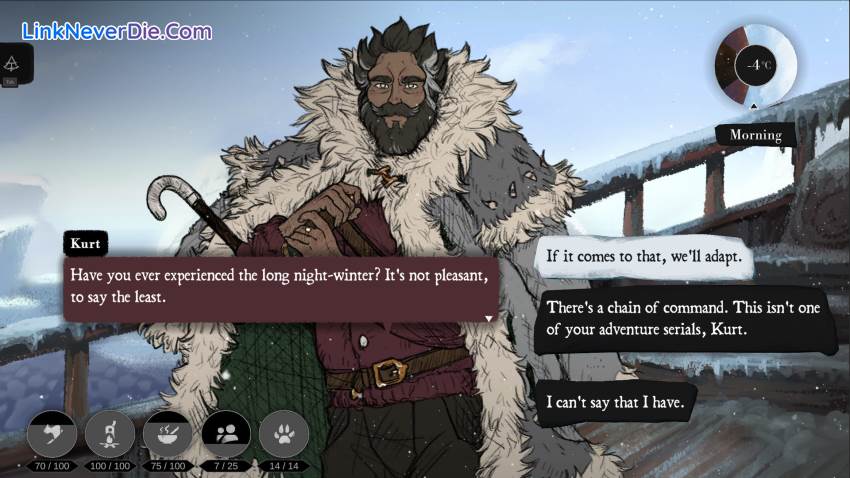The width and height of the screenshot is (850, 478).
Task: Reply "I can't say that I have."
Action: click(621, 401)
